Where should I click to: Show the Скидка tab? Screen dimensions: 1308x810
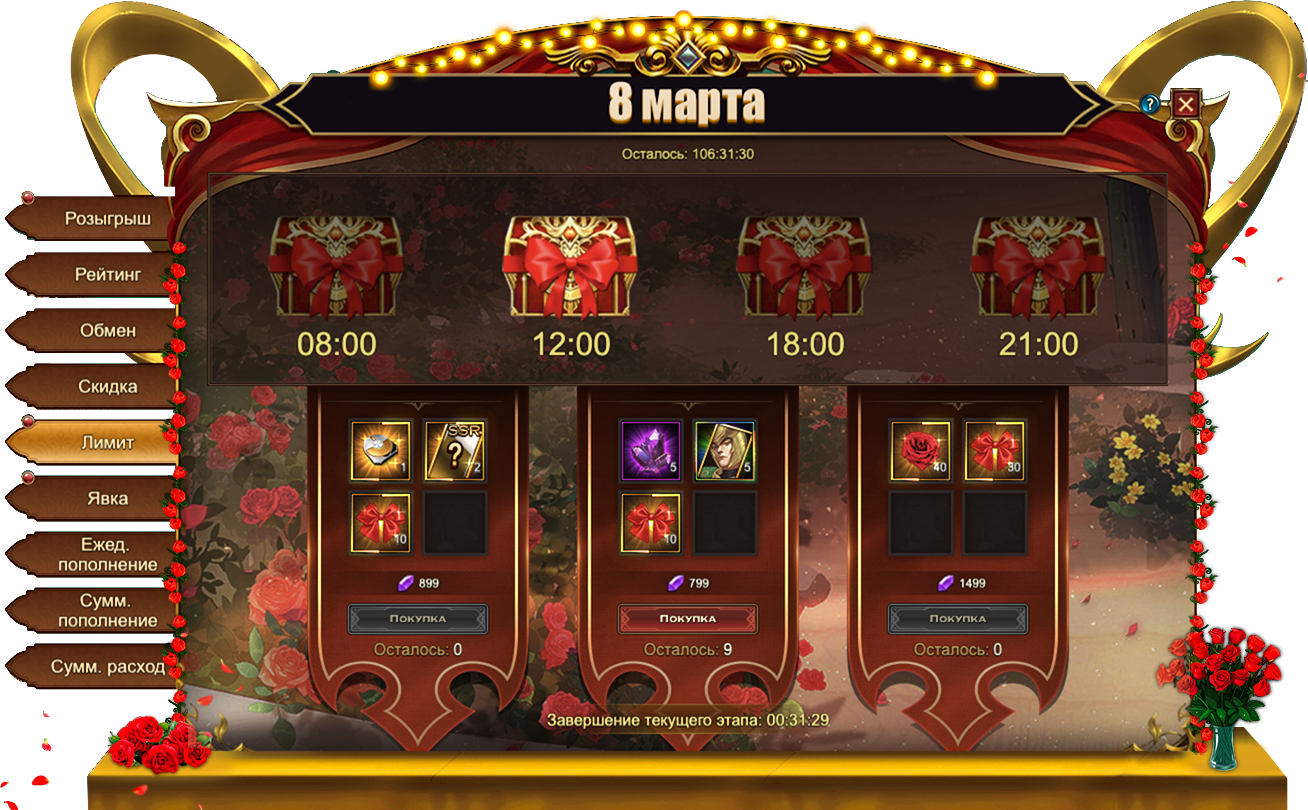pos(107,386)
